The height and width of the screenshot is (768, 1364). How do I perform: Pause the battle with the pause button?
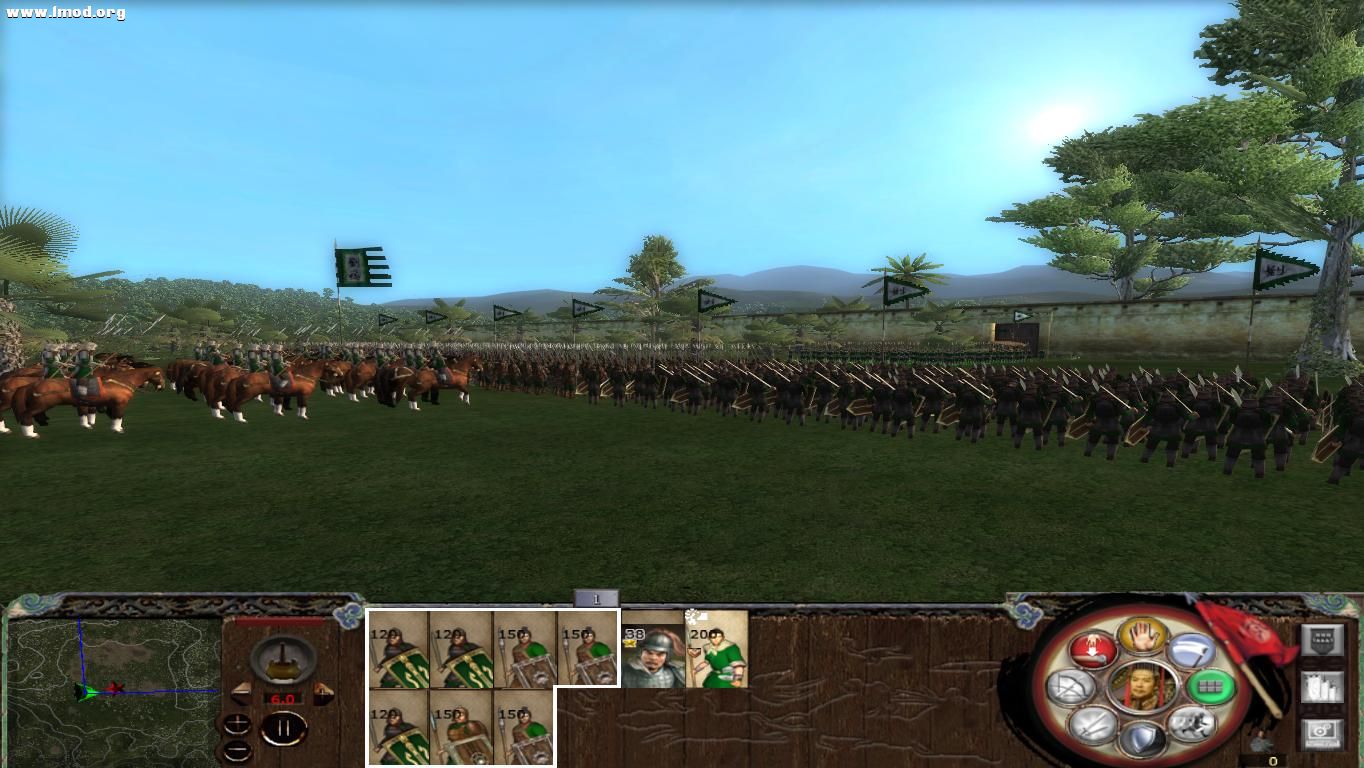[x=285, y=729]
